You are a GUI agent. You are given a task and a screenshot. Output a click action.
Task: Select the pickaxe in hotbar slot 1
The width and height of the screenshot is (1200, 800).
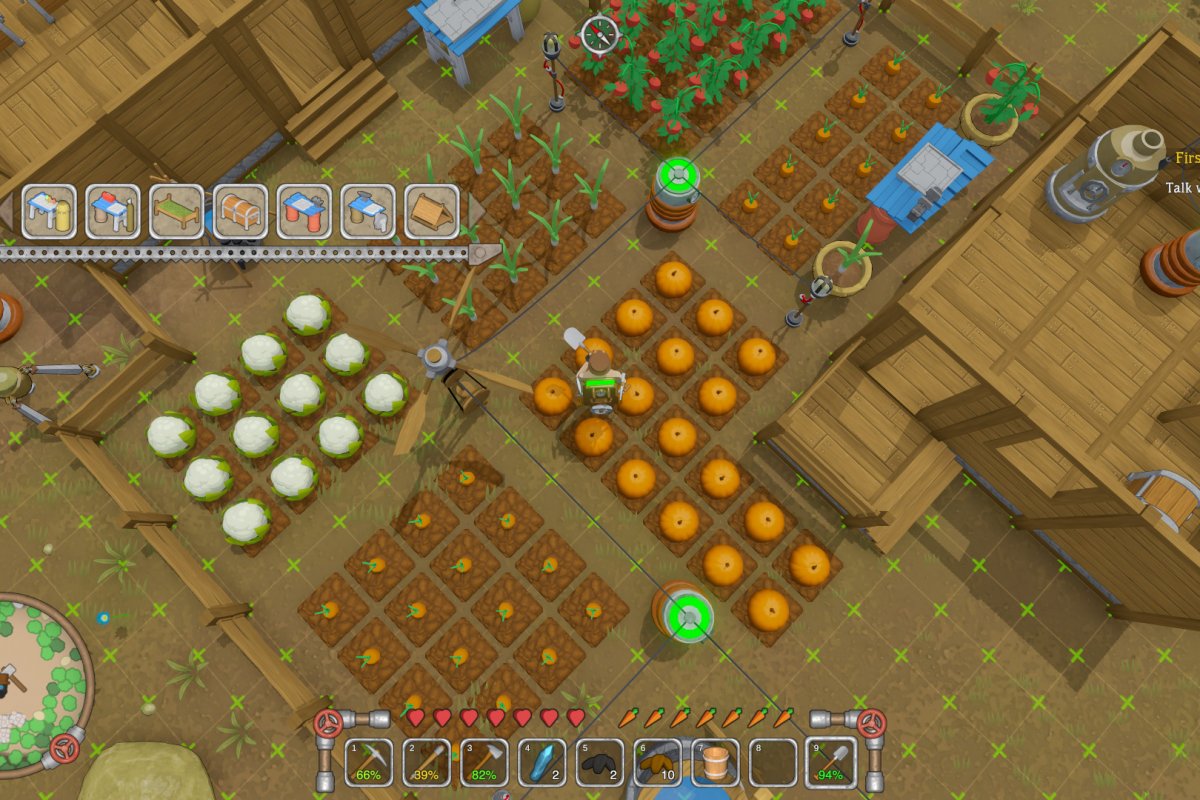click(x=369, y=762)
